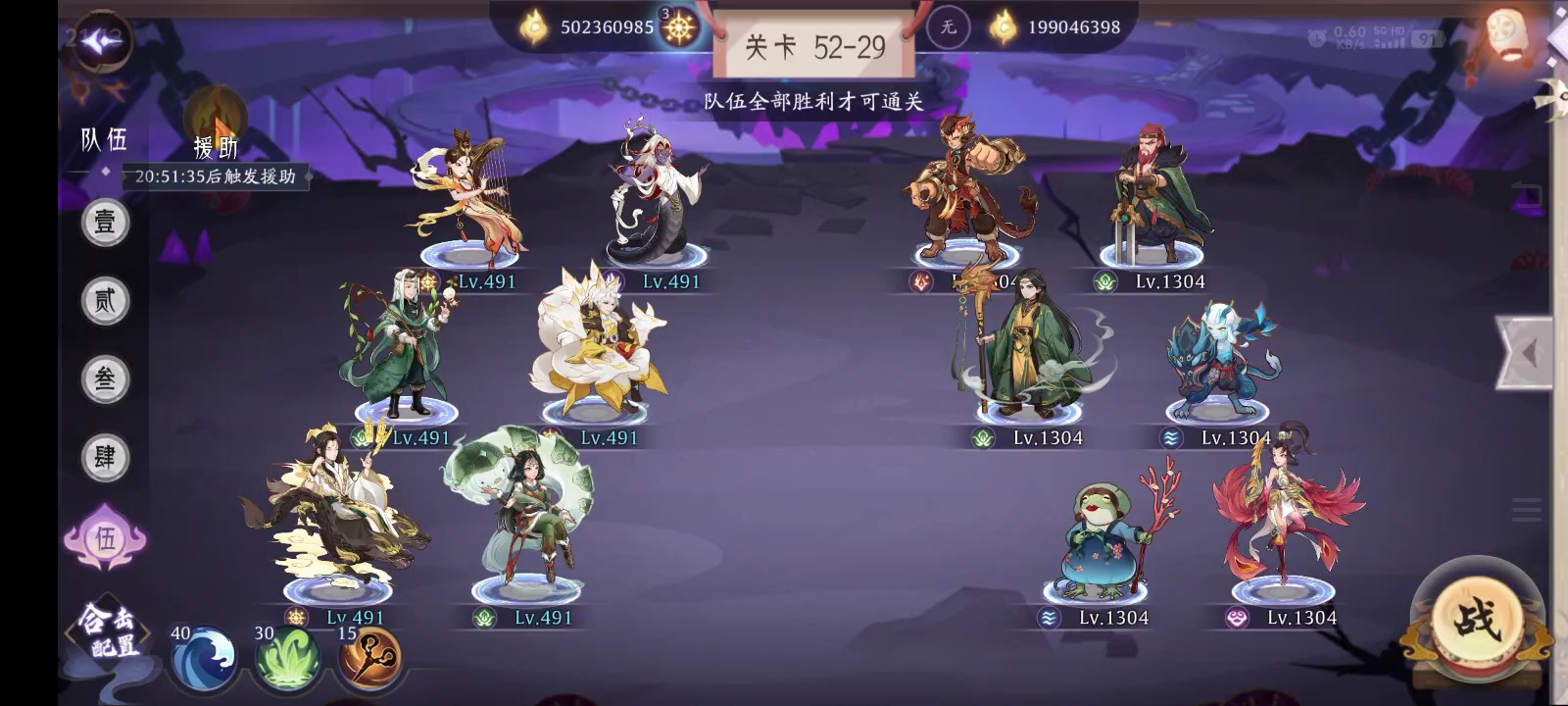Start the battle with the 战 drum

1477,621
